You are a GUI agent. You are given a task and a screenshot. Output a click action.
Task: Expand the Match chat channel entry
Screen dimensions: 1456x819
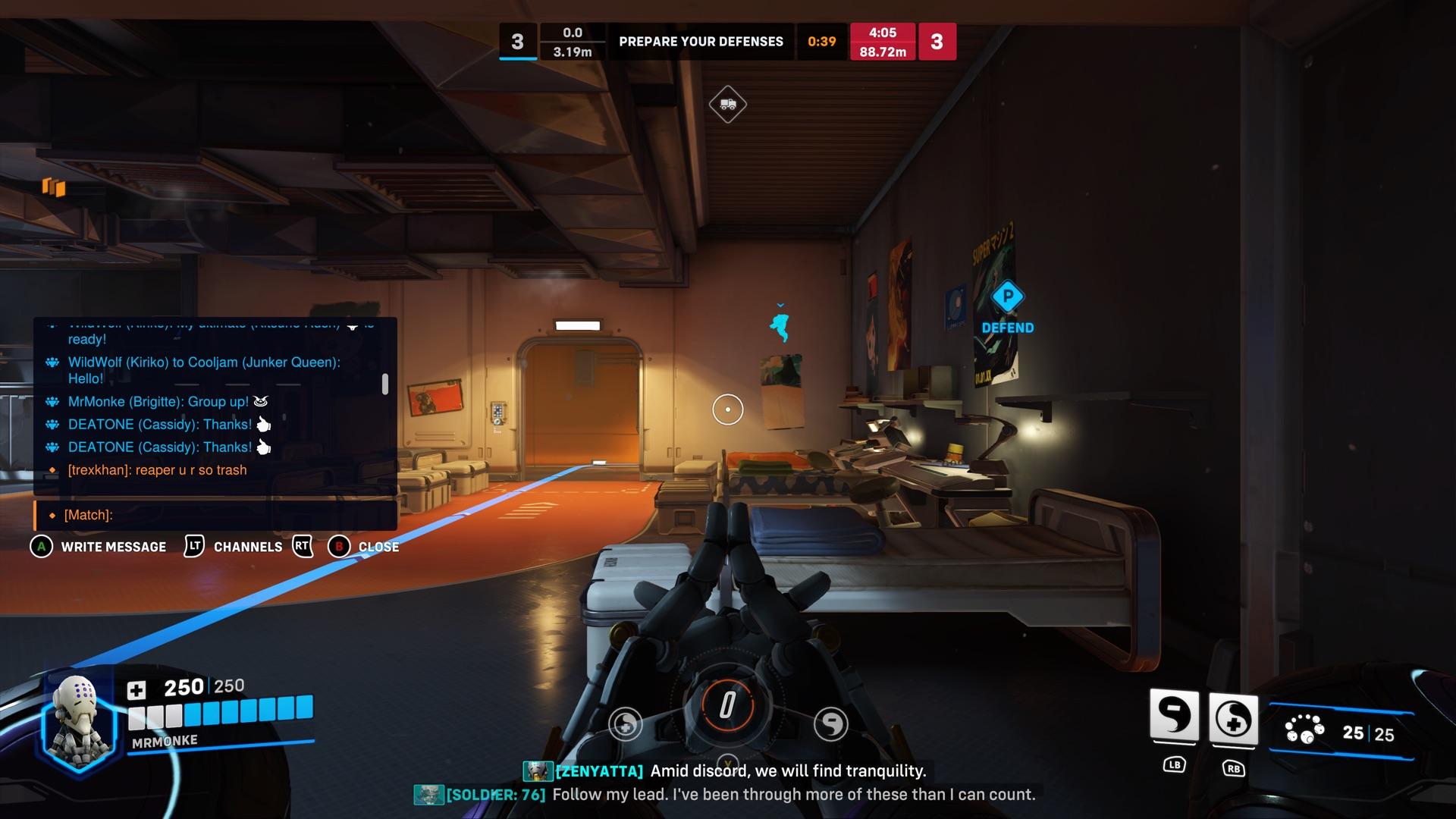tap(89, 514)
